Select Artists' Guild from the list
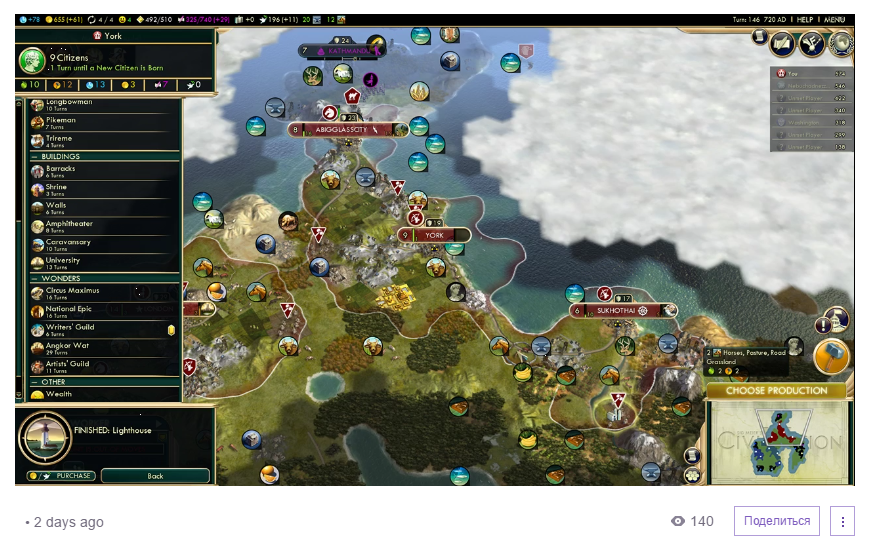 coord(68,366)
